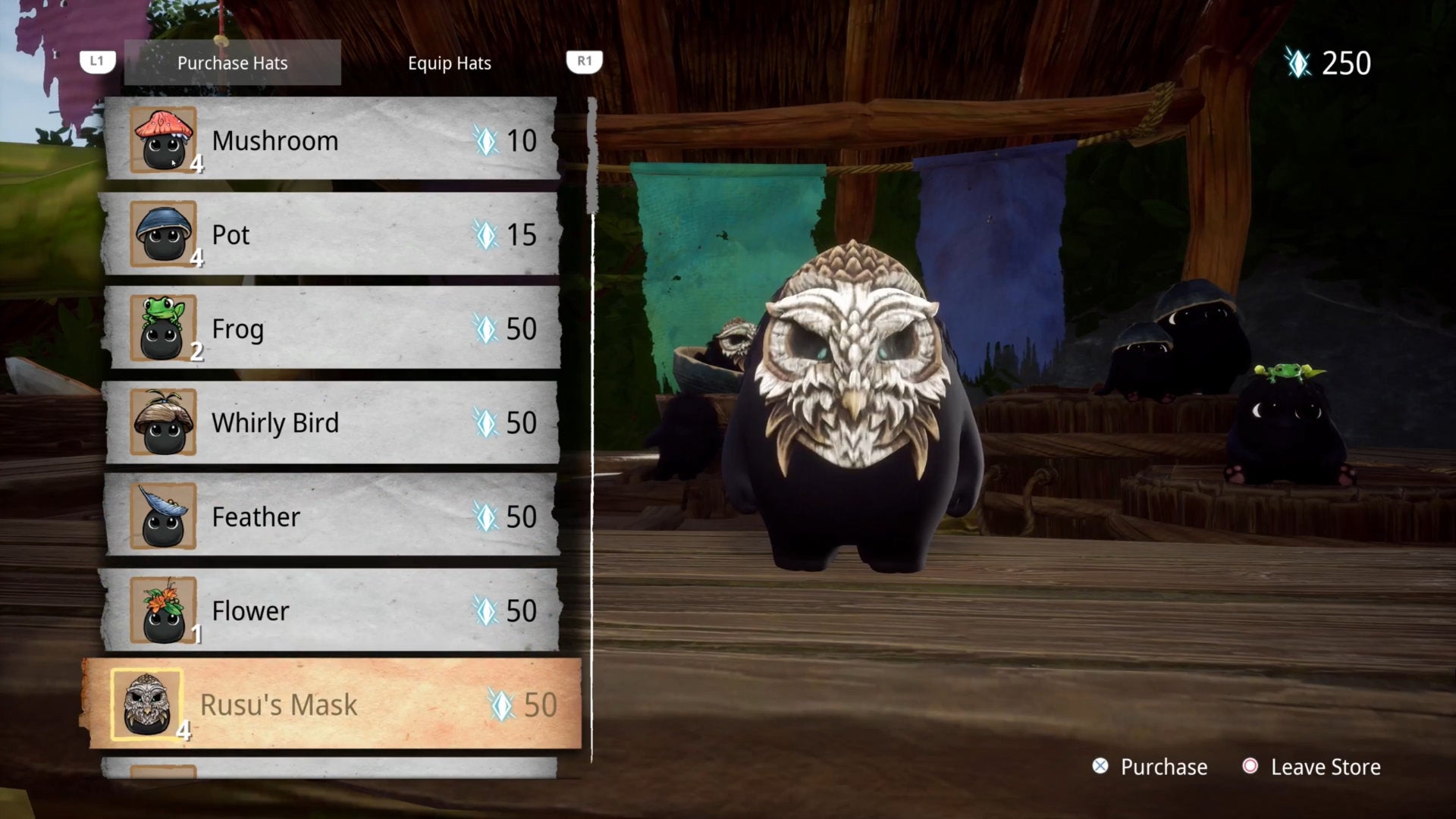This screenshot has width=1456, height=819.
Task: Open the Mushroom hat listing
Action: click(334, 140)
